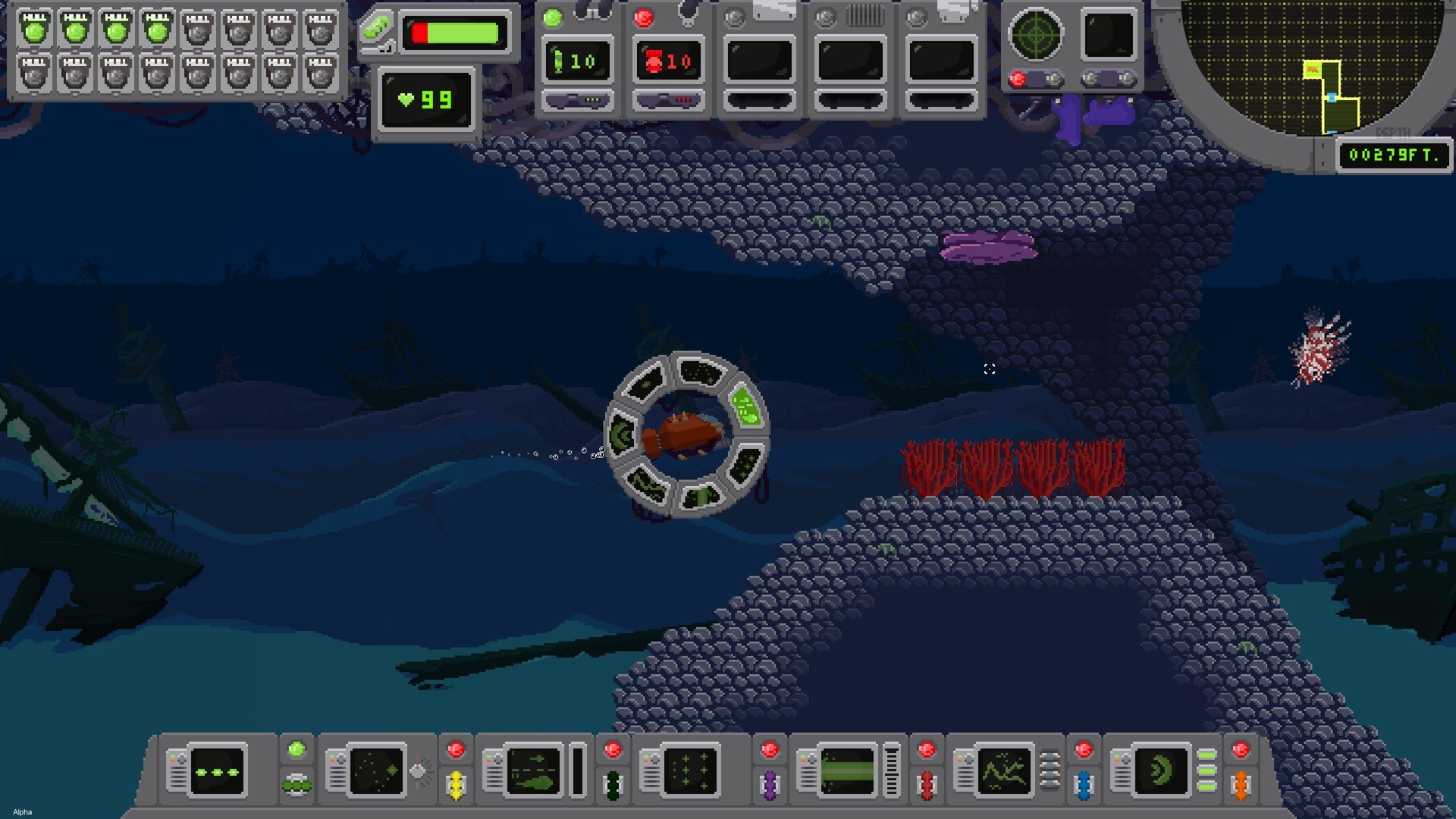Click the green power bar at the top
This screenshot has height=819, width=1456.
coord(455,32)
